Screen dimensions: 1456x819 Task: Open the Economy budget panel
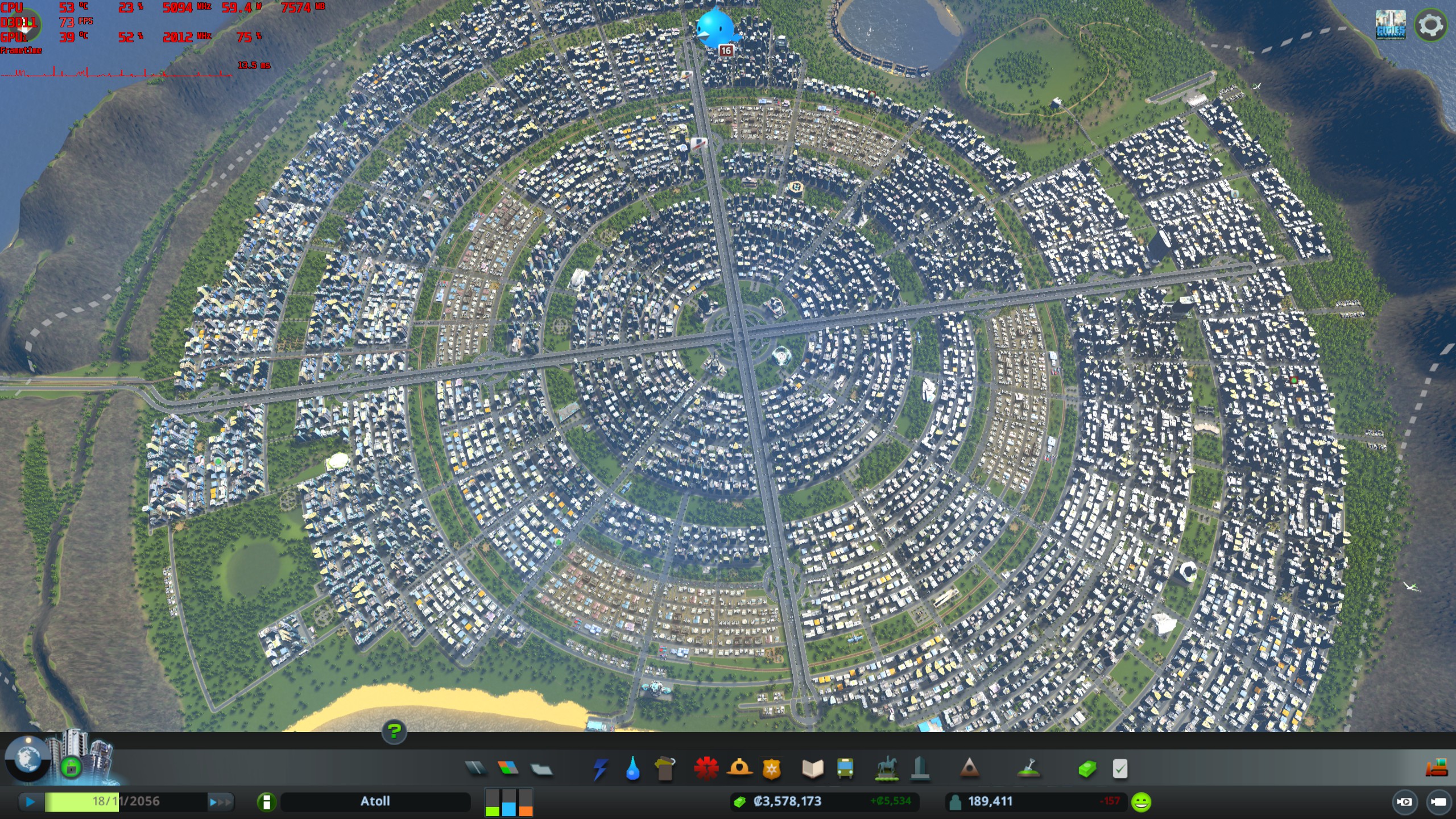[1089, 769]
